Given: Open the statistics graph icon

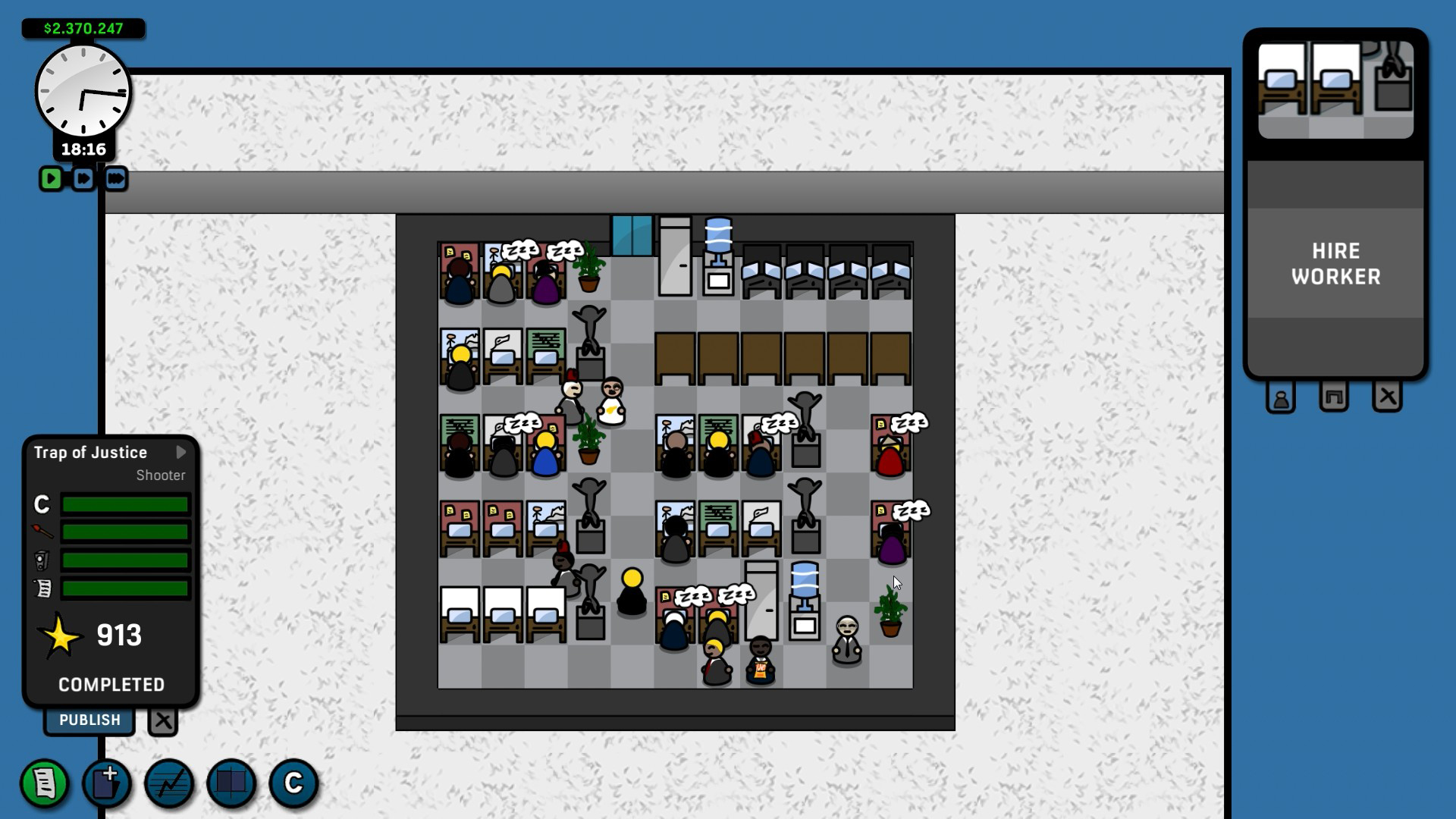Looking at the screenshot, I should tap(168, 783).
